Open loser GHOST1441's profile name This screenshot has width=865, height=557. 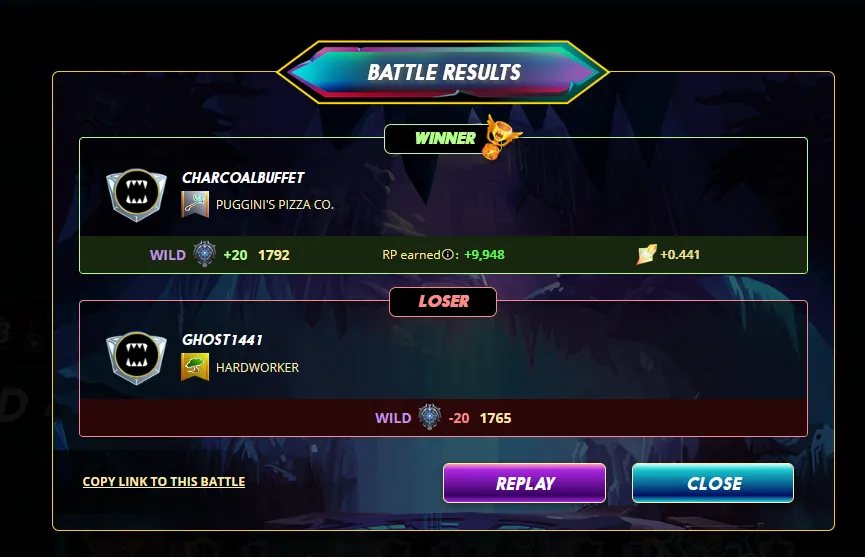tap(222, 340)
